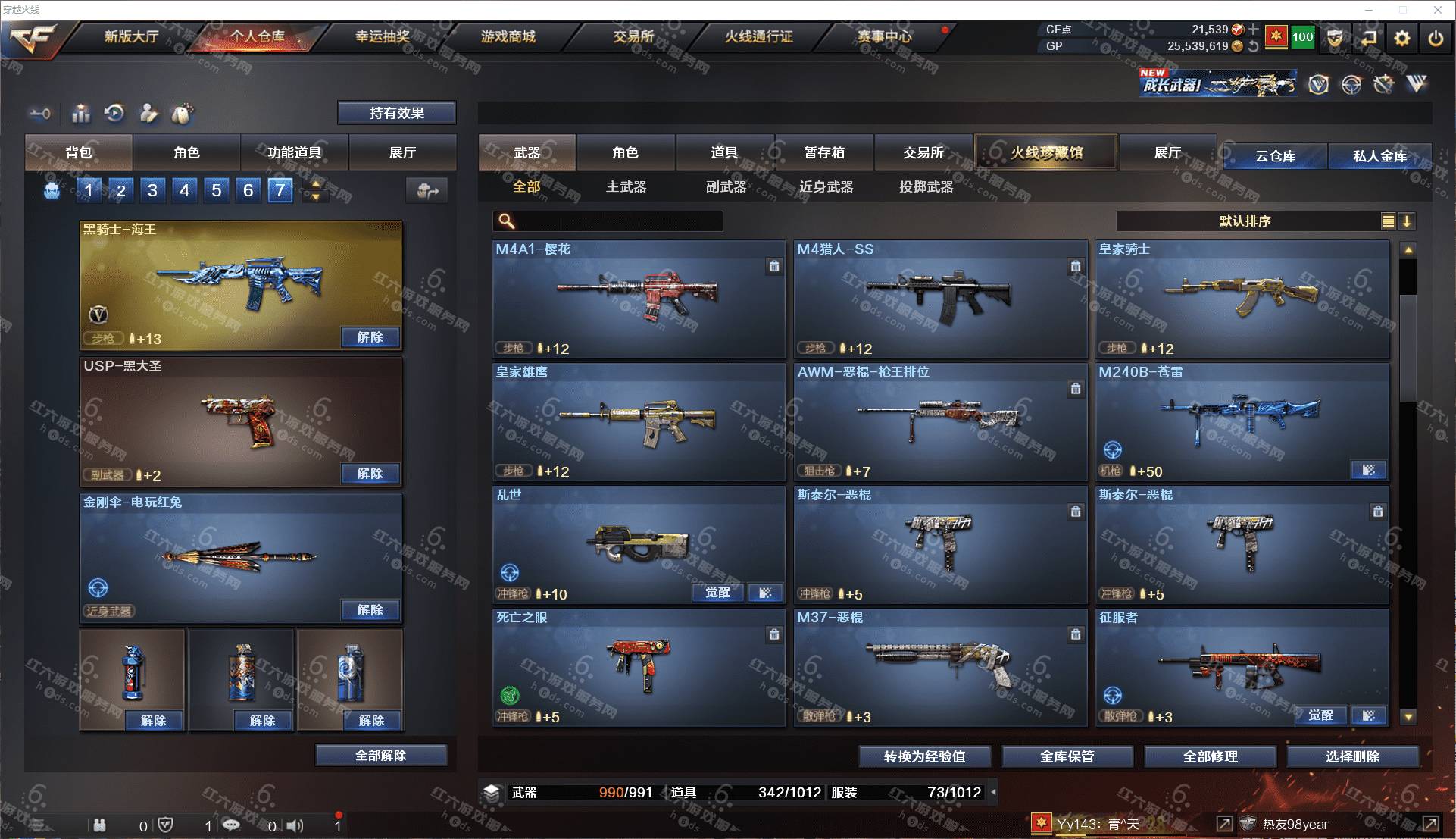Filter weapons by 近身武器
Screen dimensions: 1456x839
(826, 186)
